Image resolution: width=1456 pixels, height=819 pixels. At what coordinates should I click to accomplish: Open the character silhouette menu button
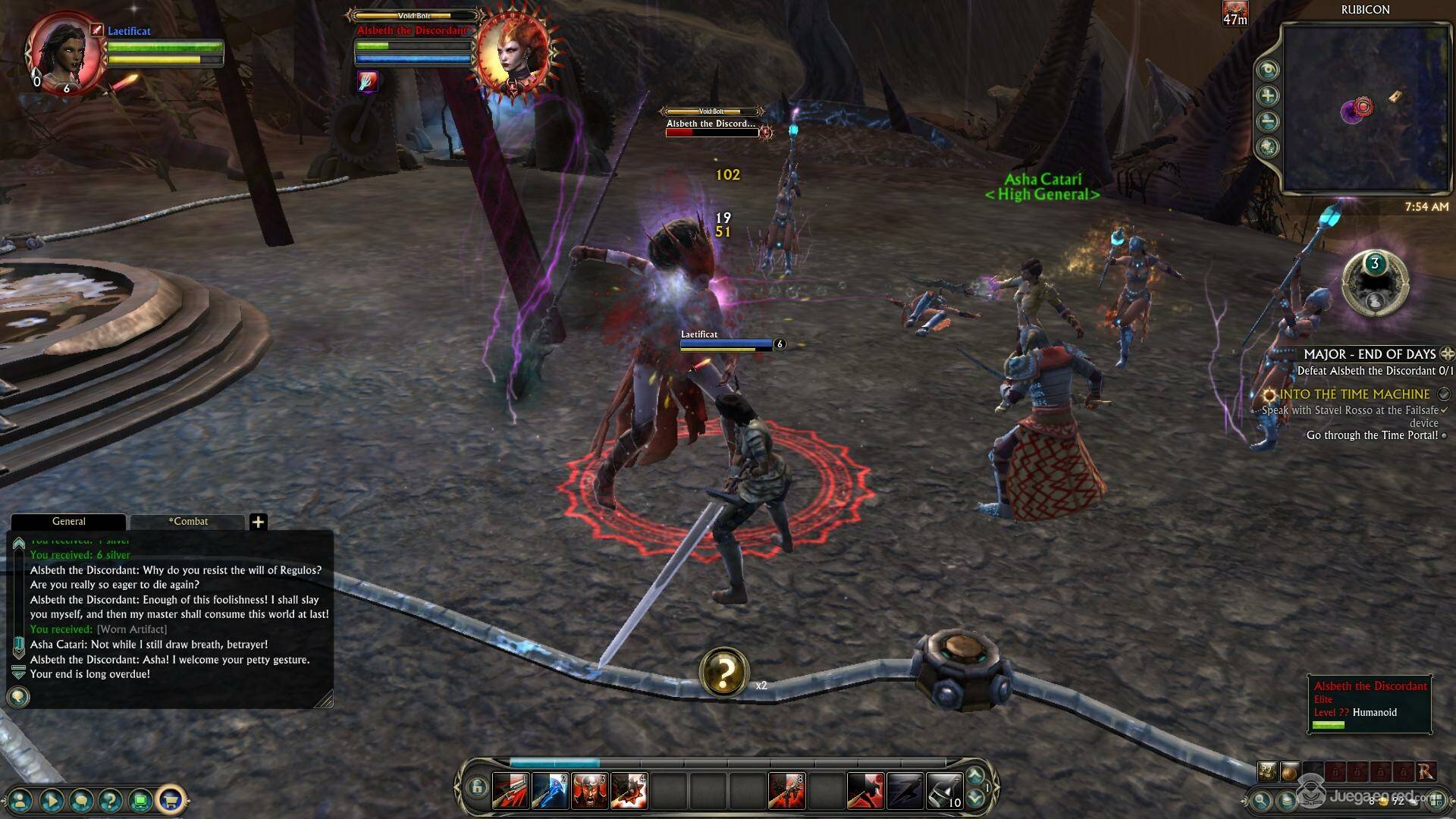pos(21,799)
